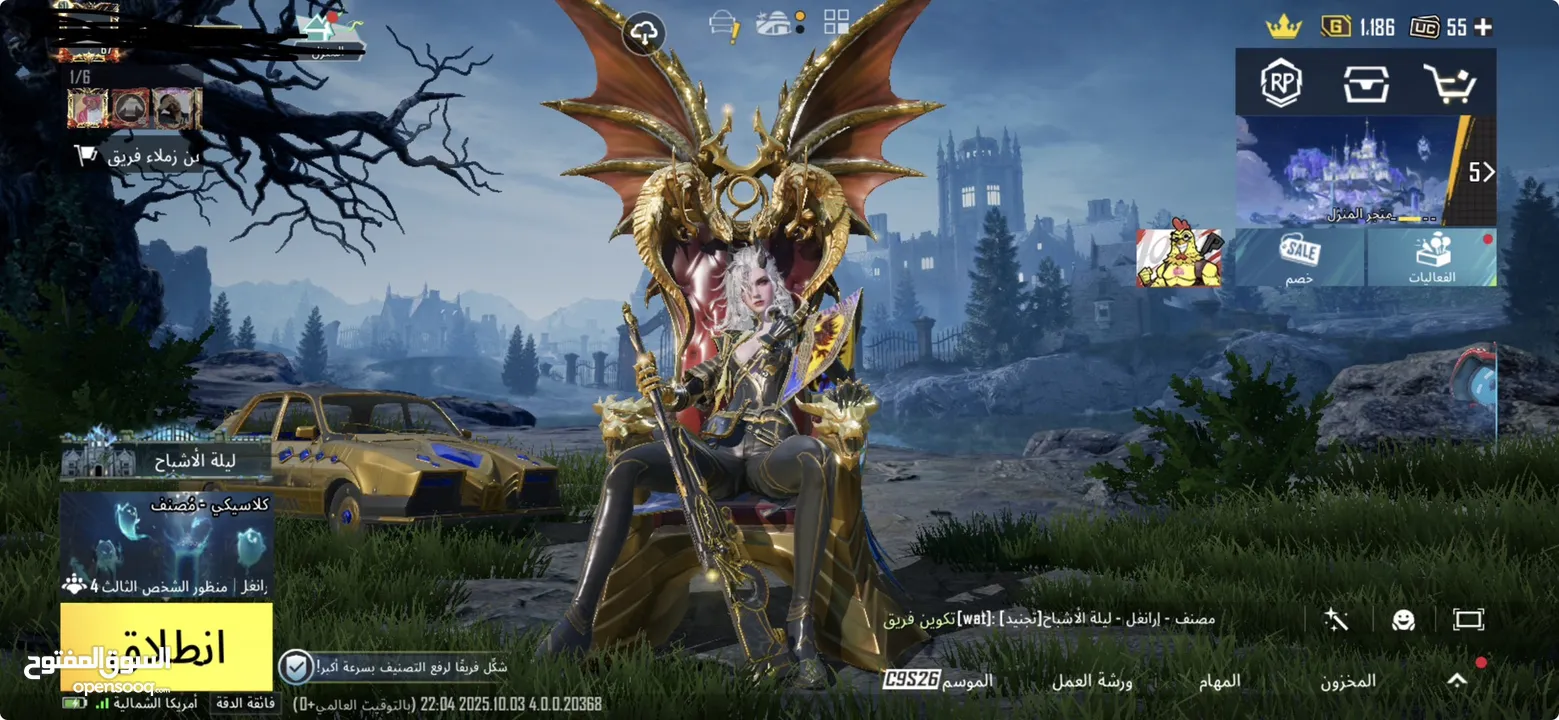Open the workshop (ورشة العمل) tab
This screenshot has height=720, width=1559.
1091,681
